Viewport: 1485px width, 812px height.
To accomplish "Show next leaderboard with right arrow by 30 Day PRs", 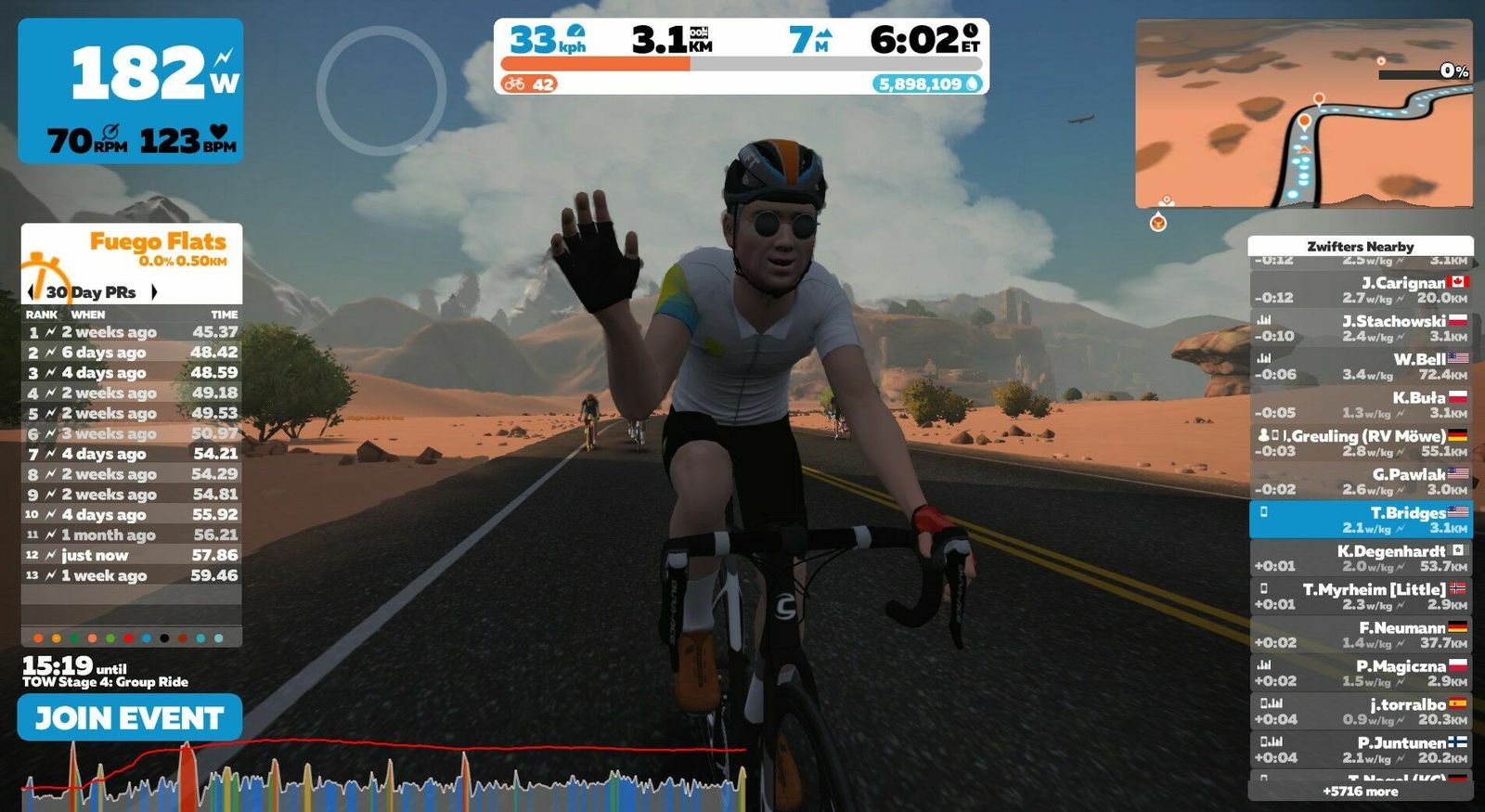I will [x=154, y=291].
